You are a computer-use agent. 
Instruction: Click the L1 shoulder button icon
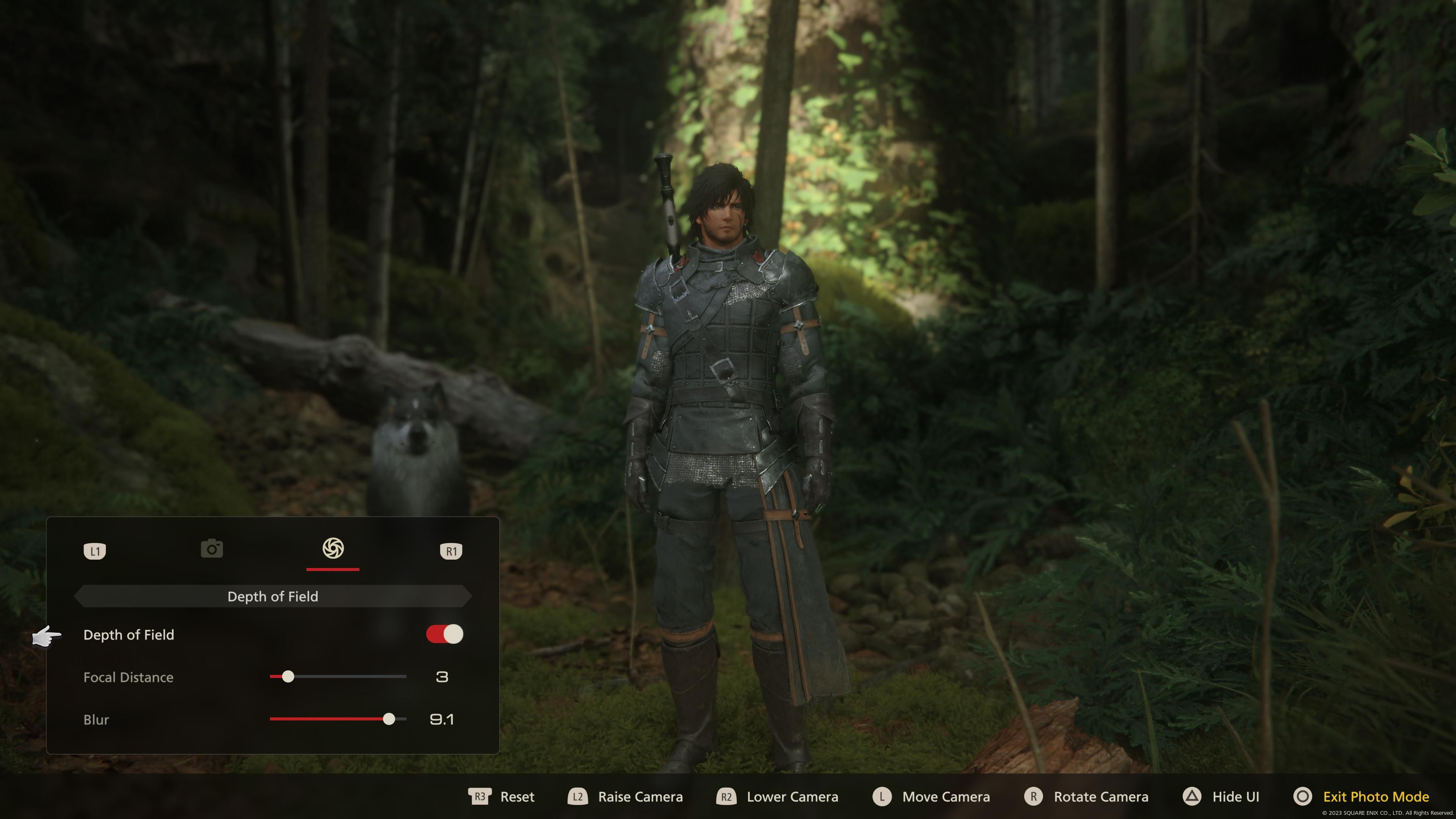point(95,551)
